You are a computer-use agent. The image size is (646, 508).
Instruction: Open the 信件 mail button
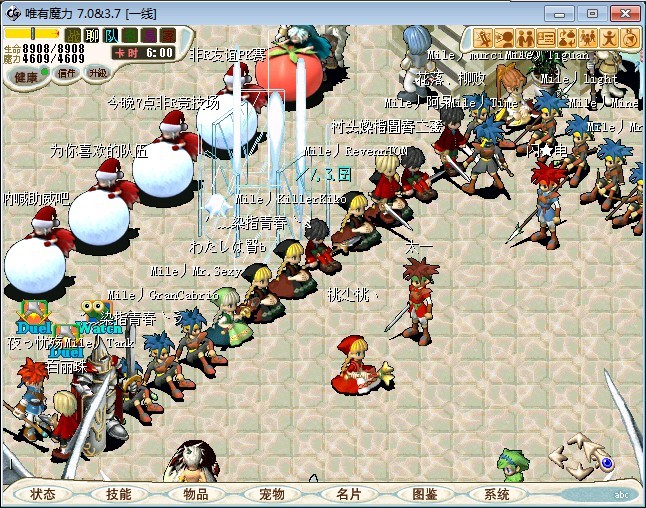(67, 74)
